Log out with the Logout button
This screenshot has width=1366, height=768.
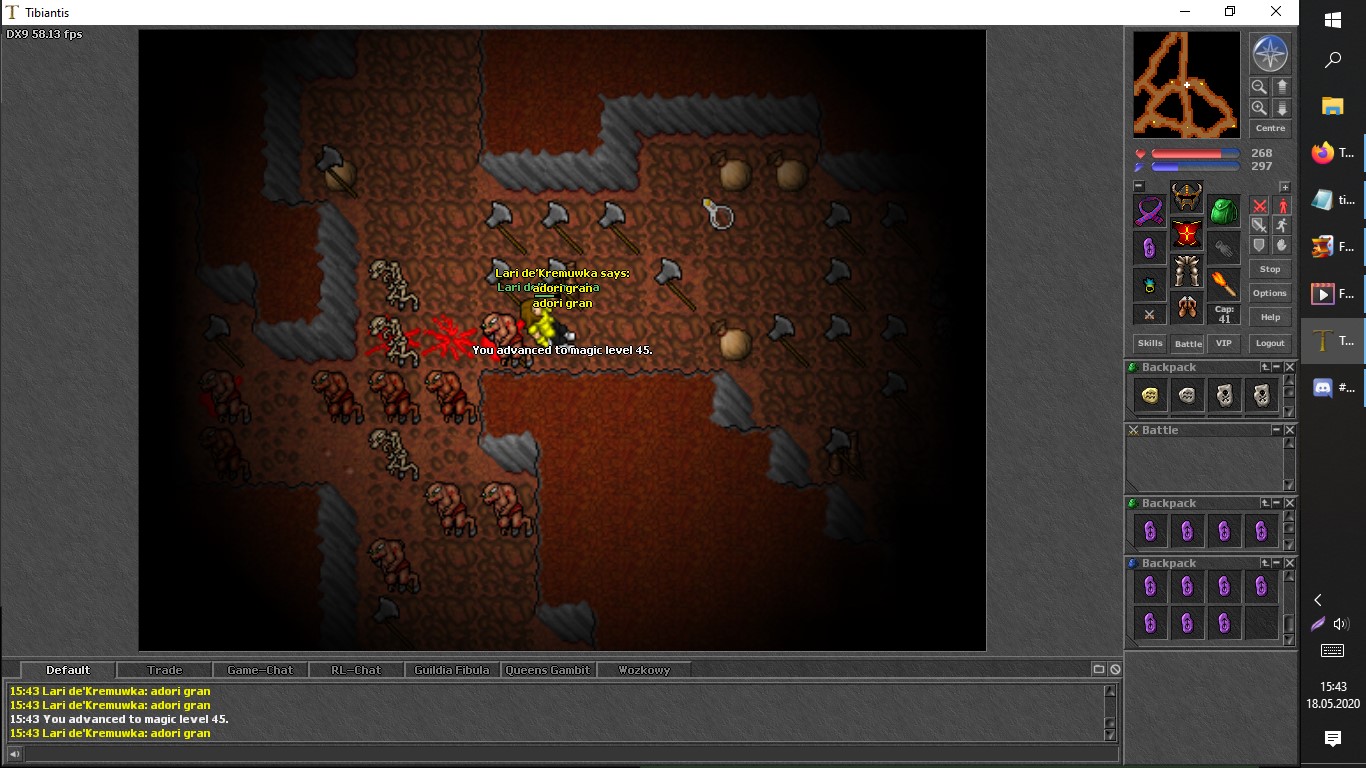pyautogui.click(x=1270, y=343)
